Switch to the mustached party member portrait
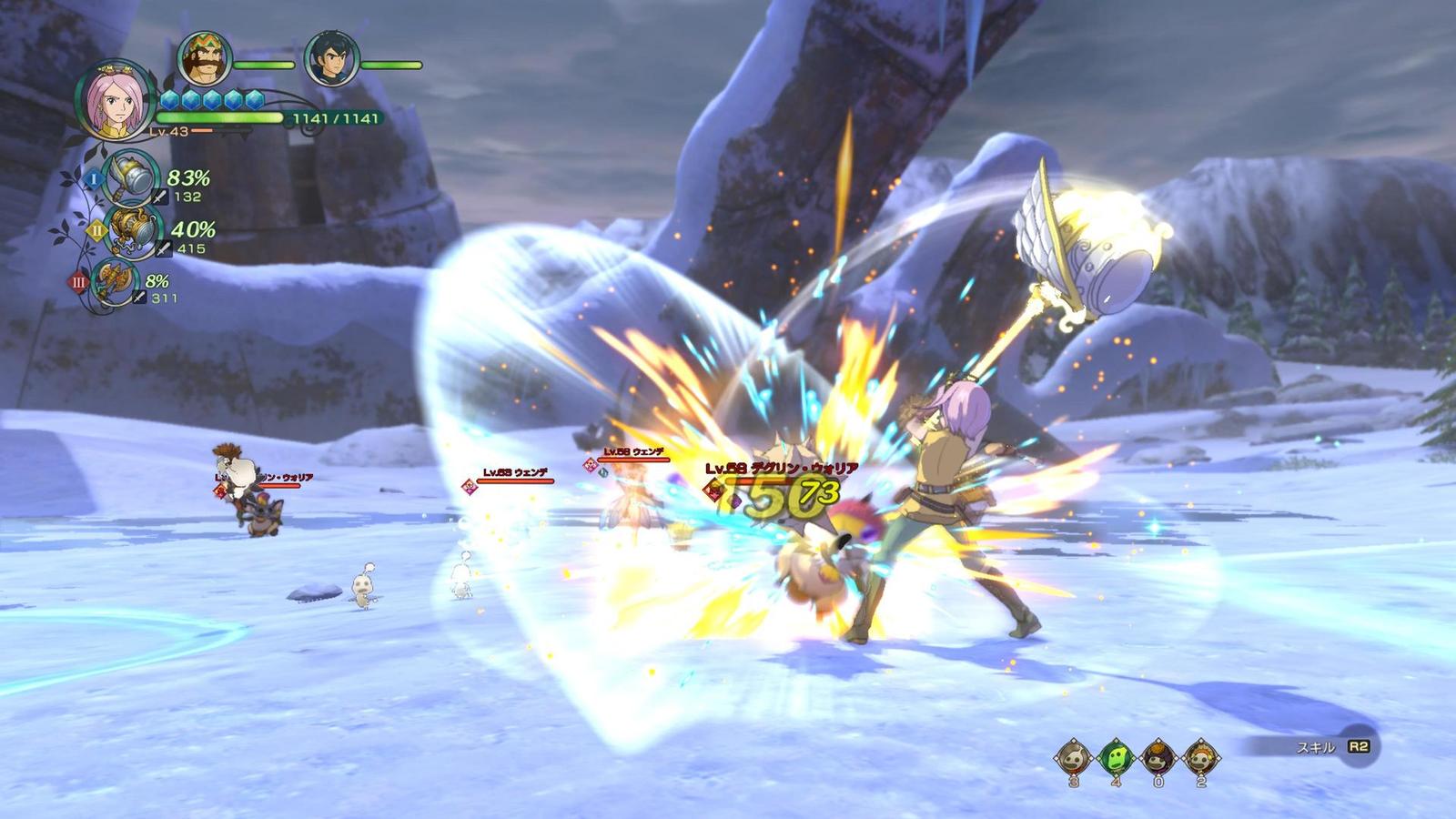This screenshot has height=819, width=1456. pyautogui.click(x=204, y=58)
